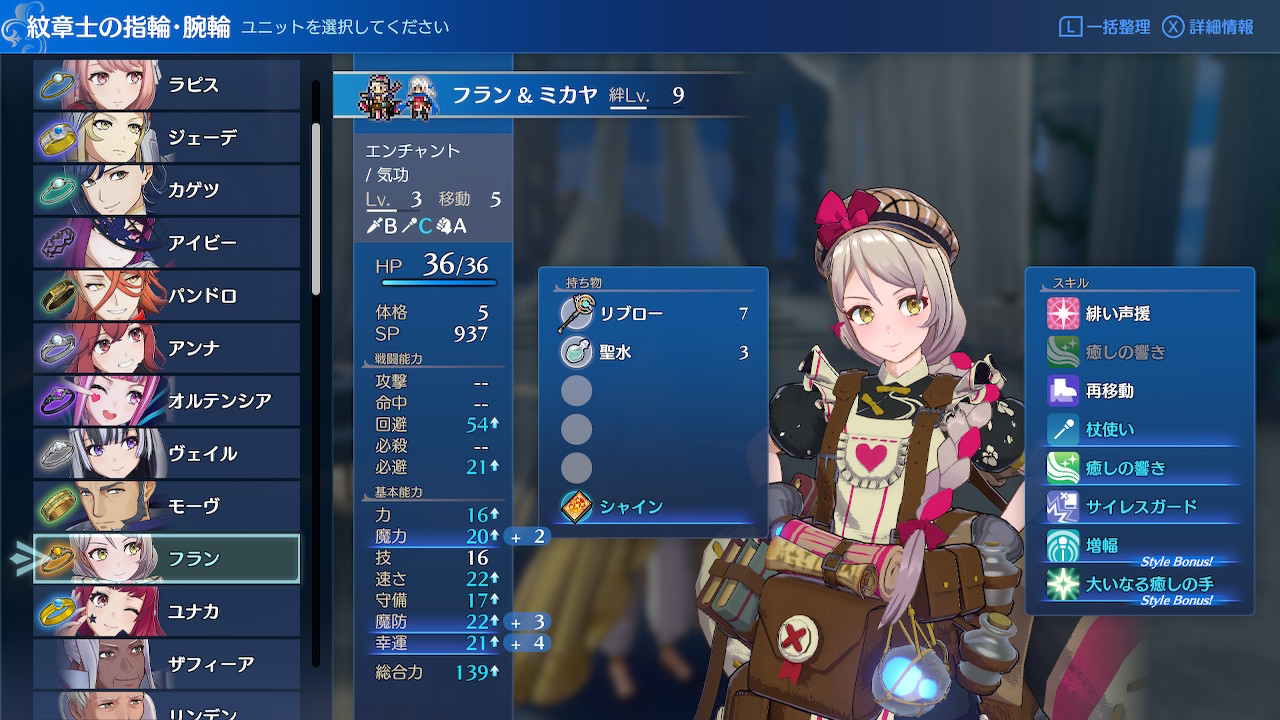Choose the ジェーデ unit row

(x=166, y=138)
